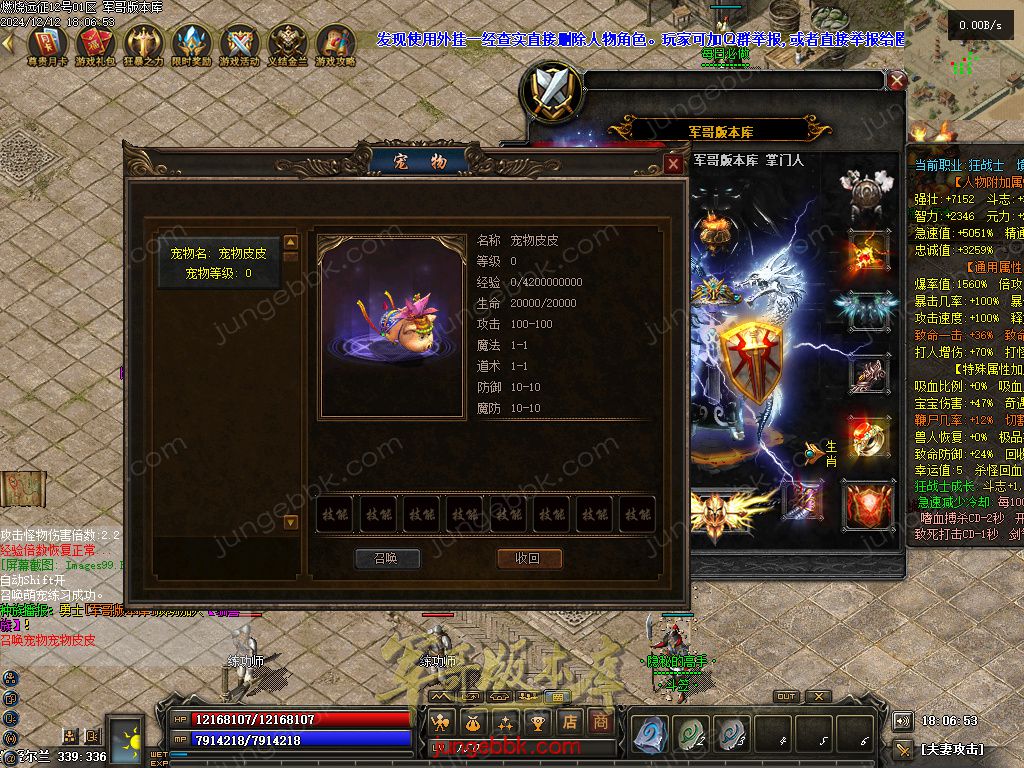The image size is (1024, 768).
Task: Open the 尊贵月卡 monthly card icon
Action: coord(46,45)
